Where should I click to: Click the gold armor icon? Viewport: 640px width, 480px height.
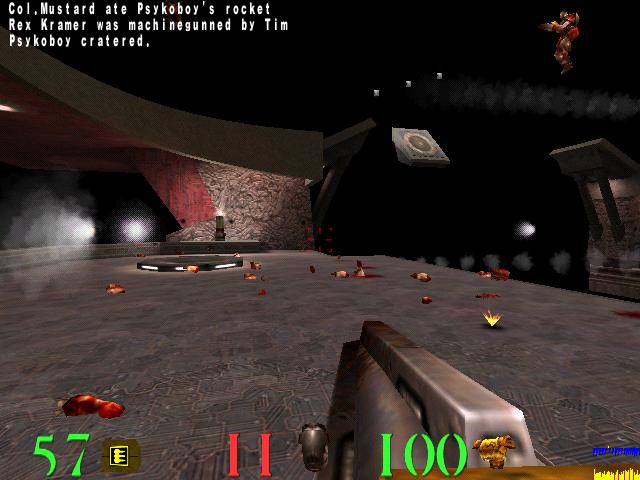(x=492, y=450)
